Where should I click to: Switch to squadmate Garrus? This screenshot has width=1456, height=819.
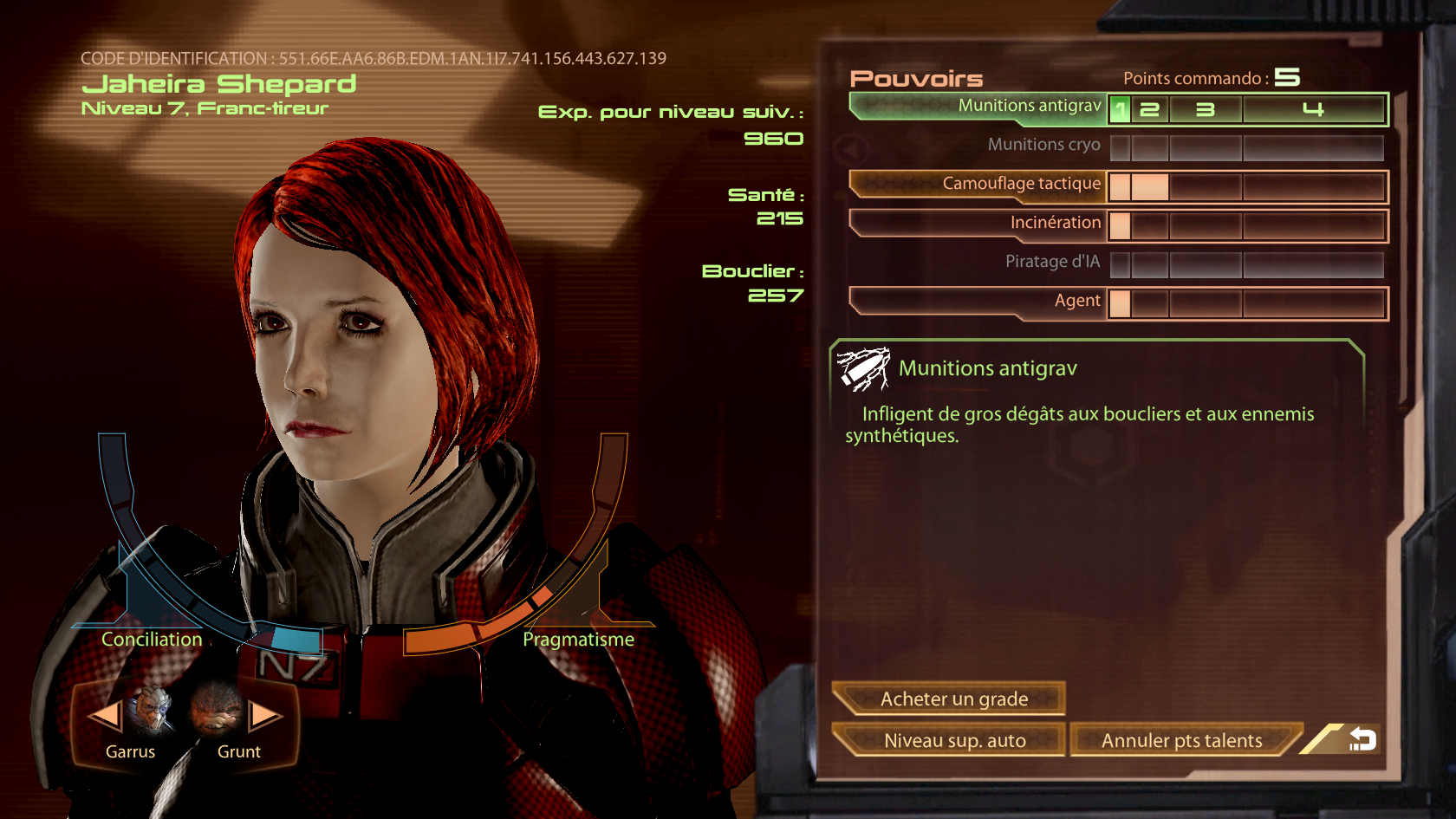tap(151, 711)
